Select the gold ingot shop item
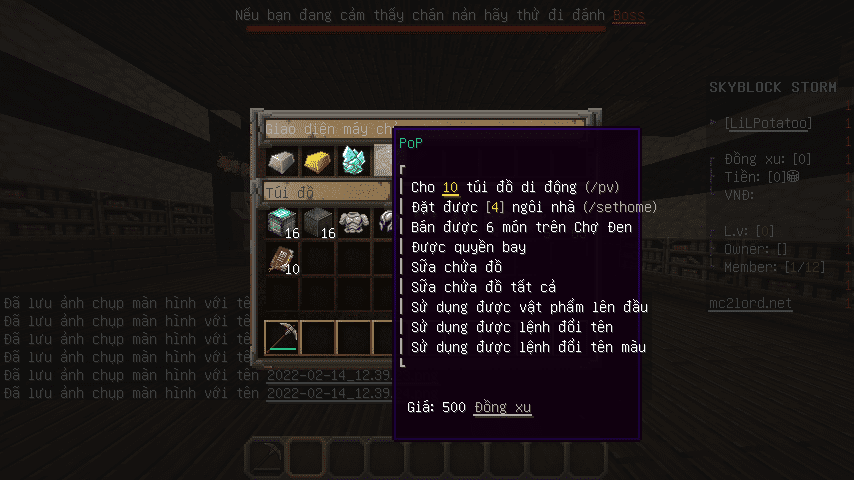The width and height of the screenshot is (854, 480). pyautogui.click(x=319, y=160)
